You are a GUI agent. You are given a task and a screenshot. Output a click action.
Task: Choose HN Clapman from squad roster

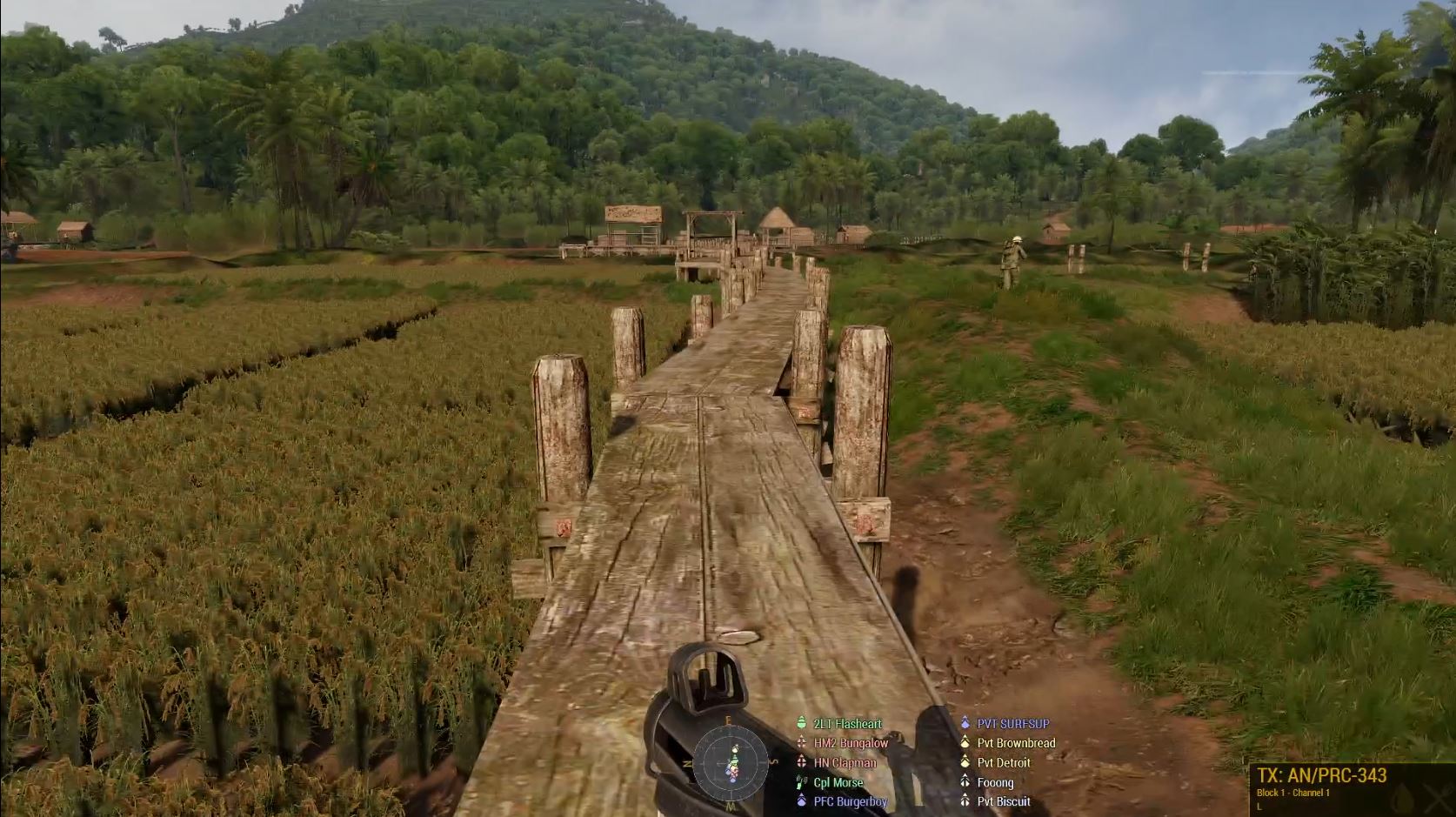coord(844,763)
